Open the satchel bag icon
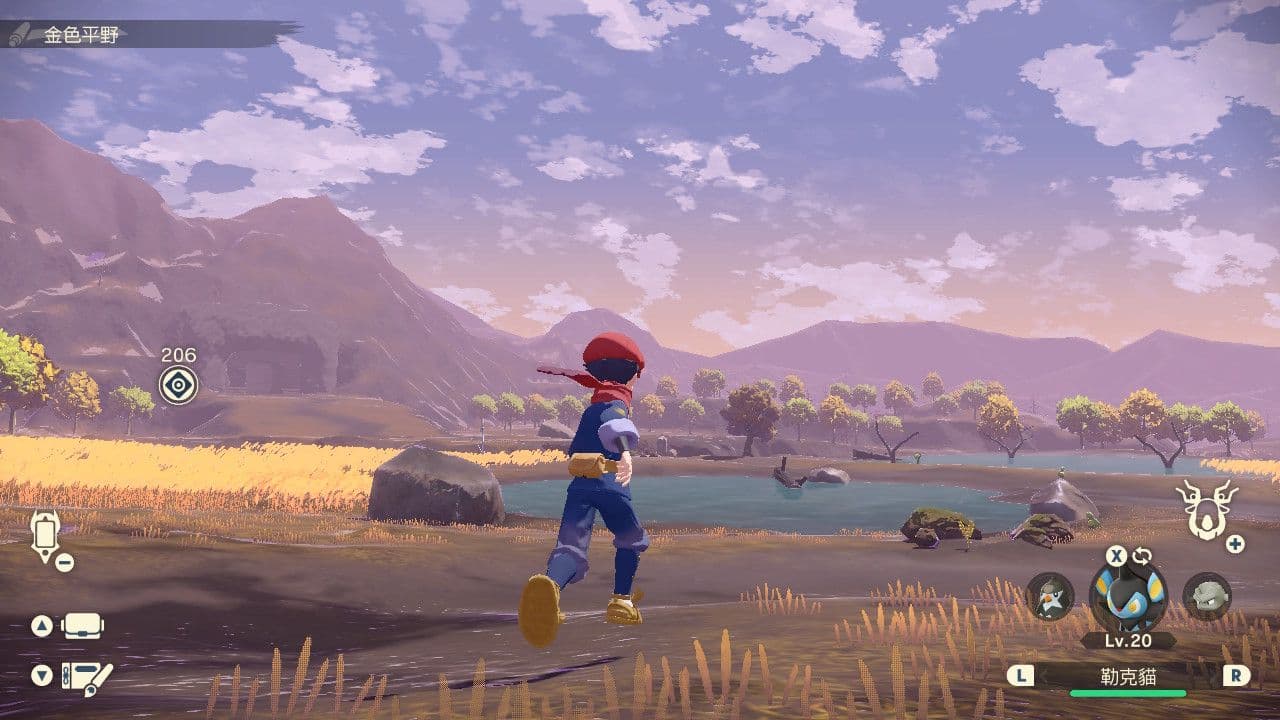This screenshot has width=1280, height=720. 83,627
